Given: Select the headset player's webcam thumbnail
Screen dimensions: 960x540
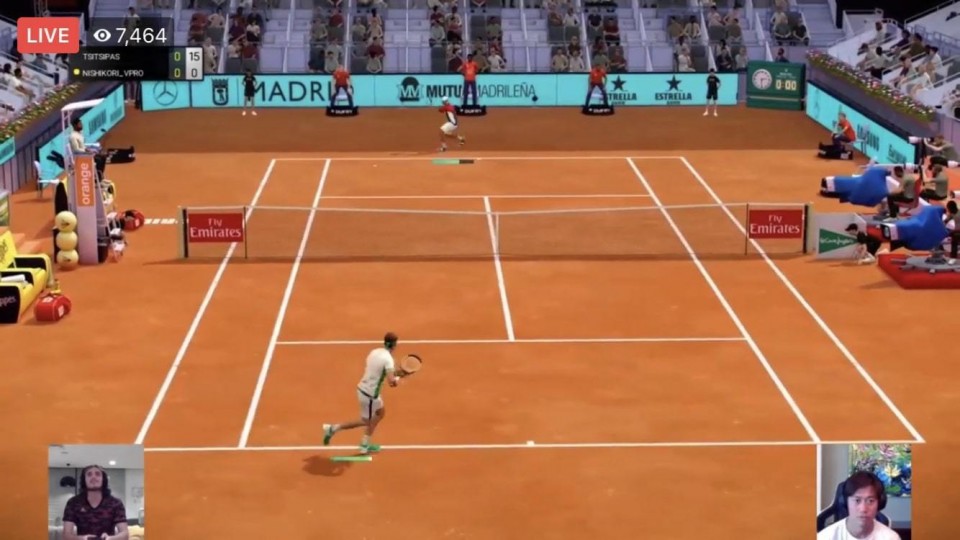Looking at the screenshot, I should click(865, 493).
